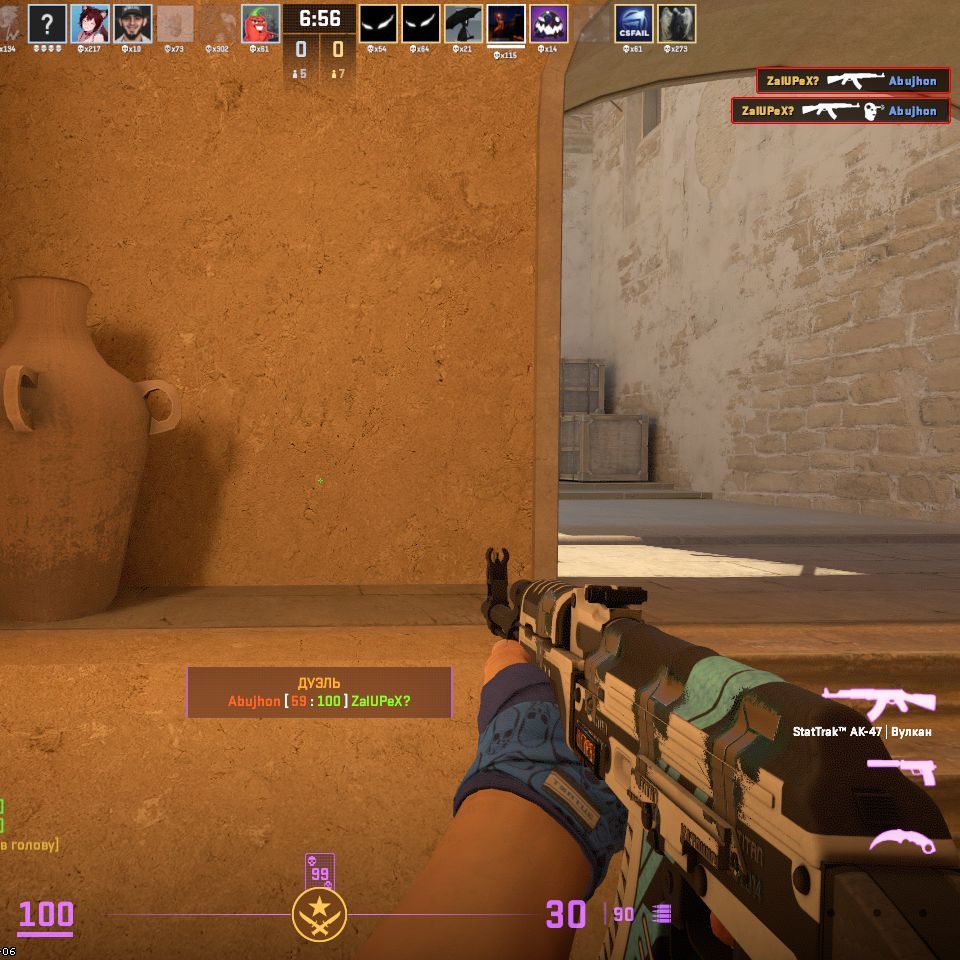Choose the purple jack-o'-lantern avatar
The height and width of the screenshot is (960, 960).
tap(549, 23)
